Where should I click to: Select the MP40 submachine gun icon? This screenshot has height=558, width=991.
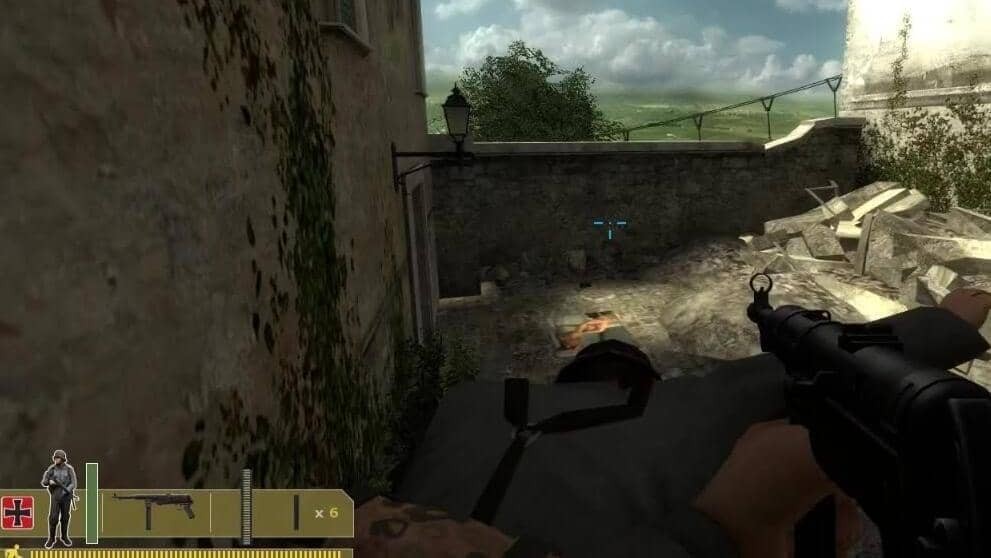pos(152,509)
